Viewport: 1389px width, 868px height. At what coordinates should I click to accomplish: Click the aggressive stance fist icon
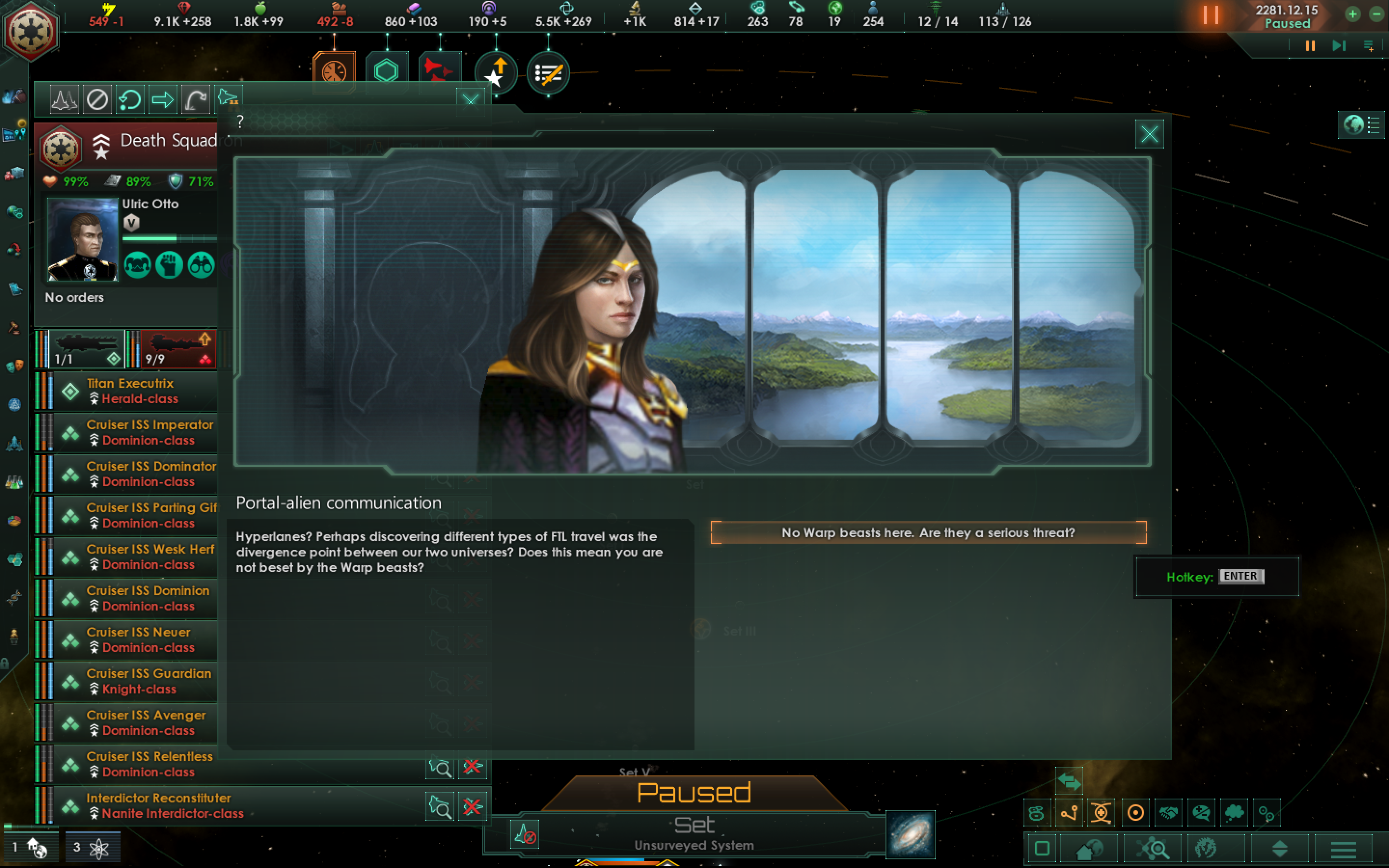point(169,265)
